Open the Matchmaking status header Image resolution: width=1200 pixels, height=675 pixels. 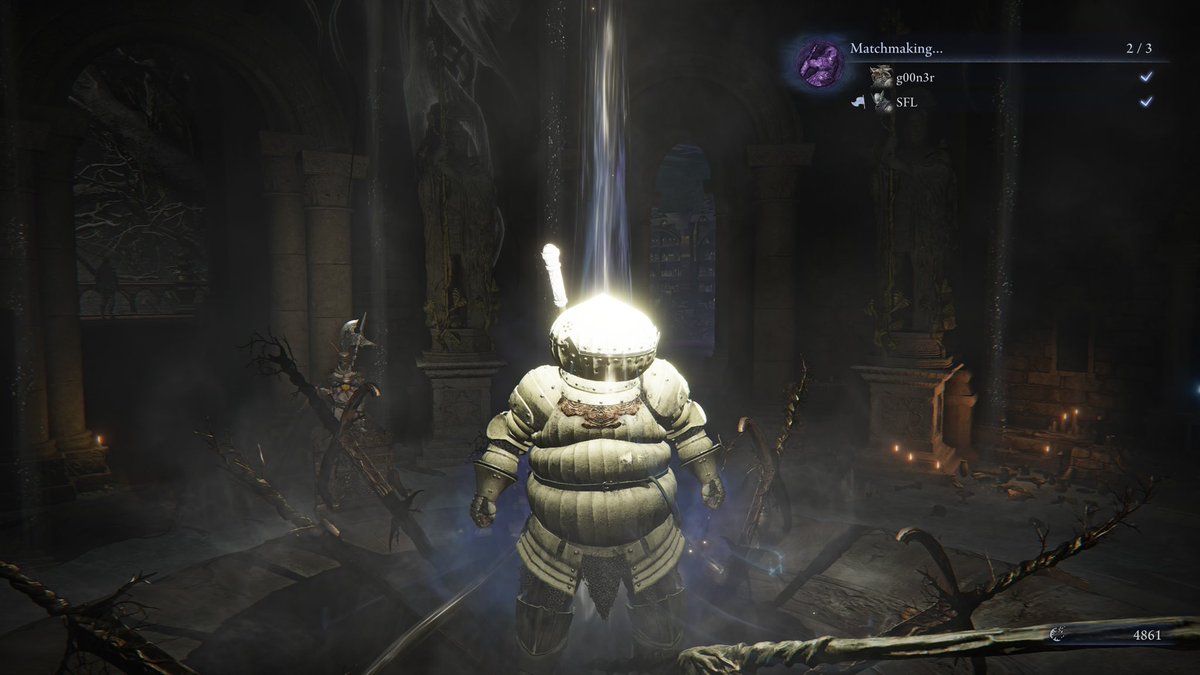click(896, 48)
